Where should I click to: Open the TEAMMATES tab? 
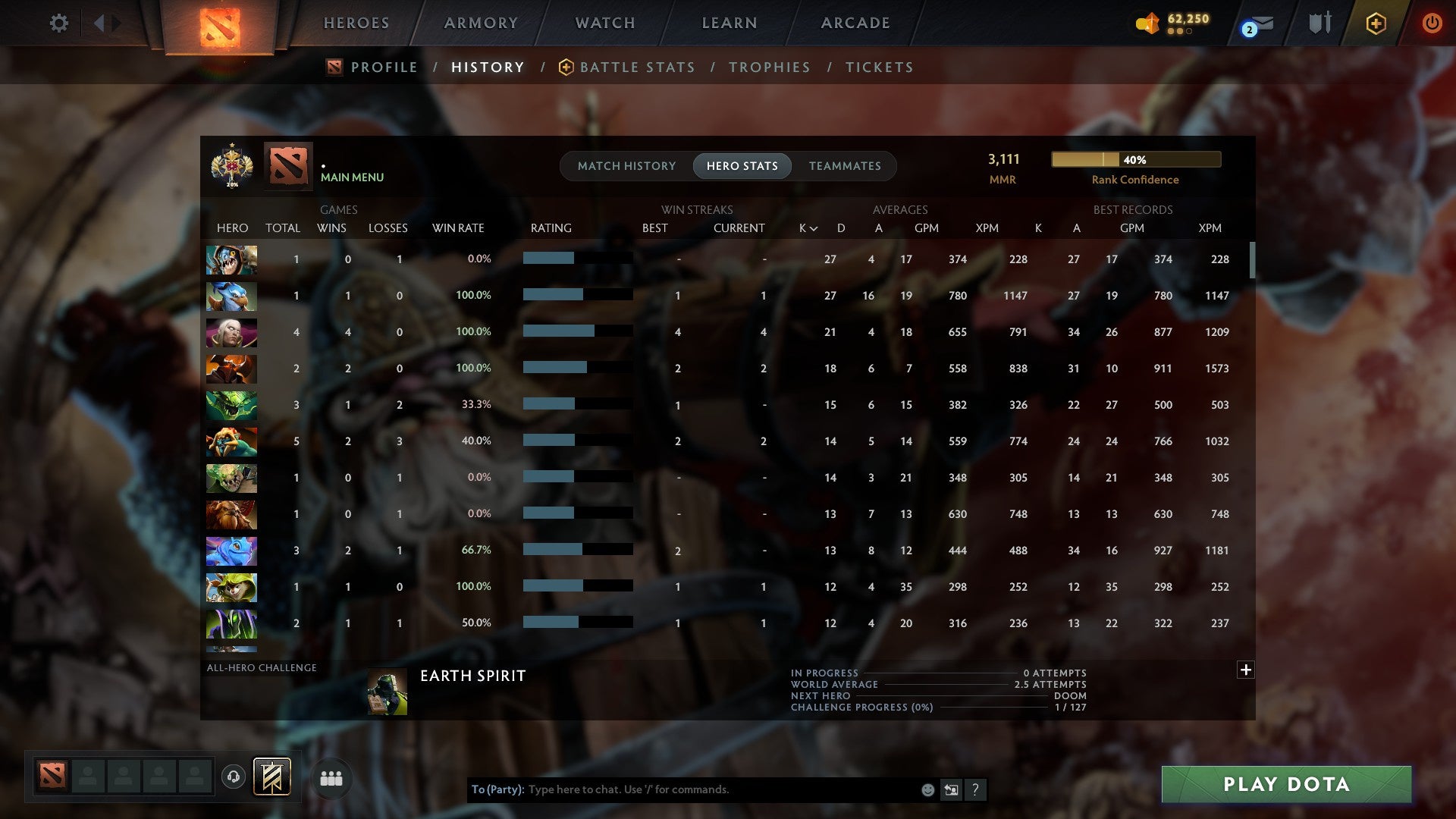coord(845,165)
